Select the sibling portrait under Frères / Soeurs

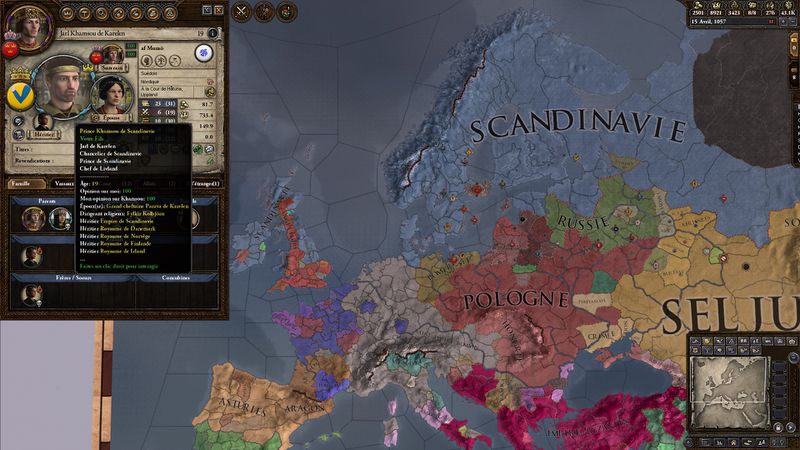click(x=33, y=293)
